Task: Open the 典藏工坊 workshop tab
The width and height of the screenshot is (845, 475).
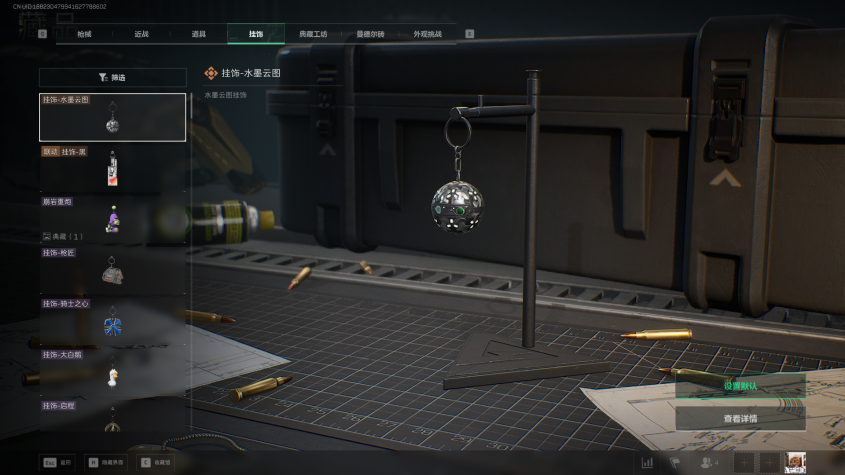Action: [x=313, y=34]
